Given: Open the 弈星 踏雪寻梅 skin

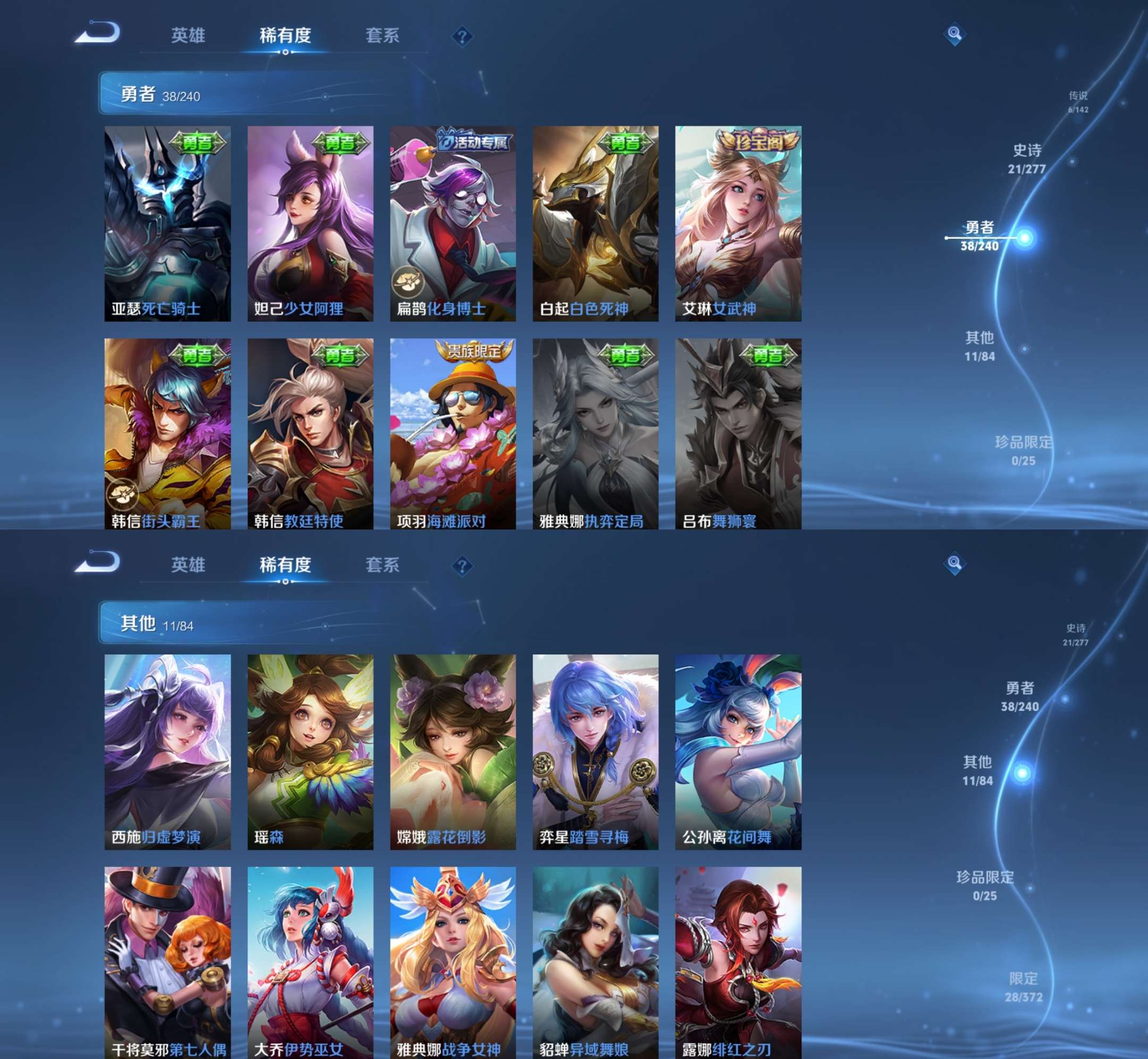Looking at the screenshot, I should (x=595, y=752).
